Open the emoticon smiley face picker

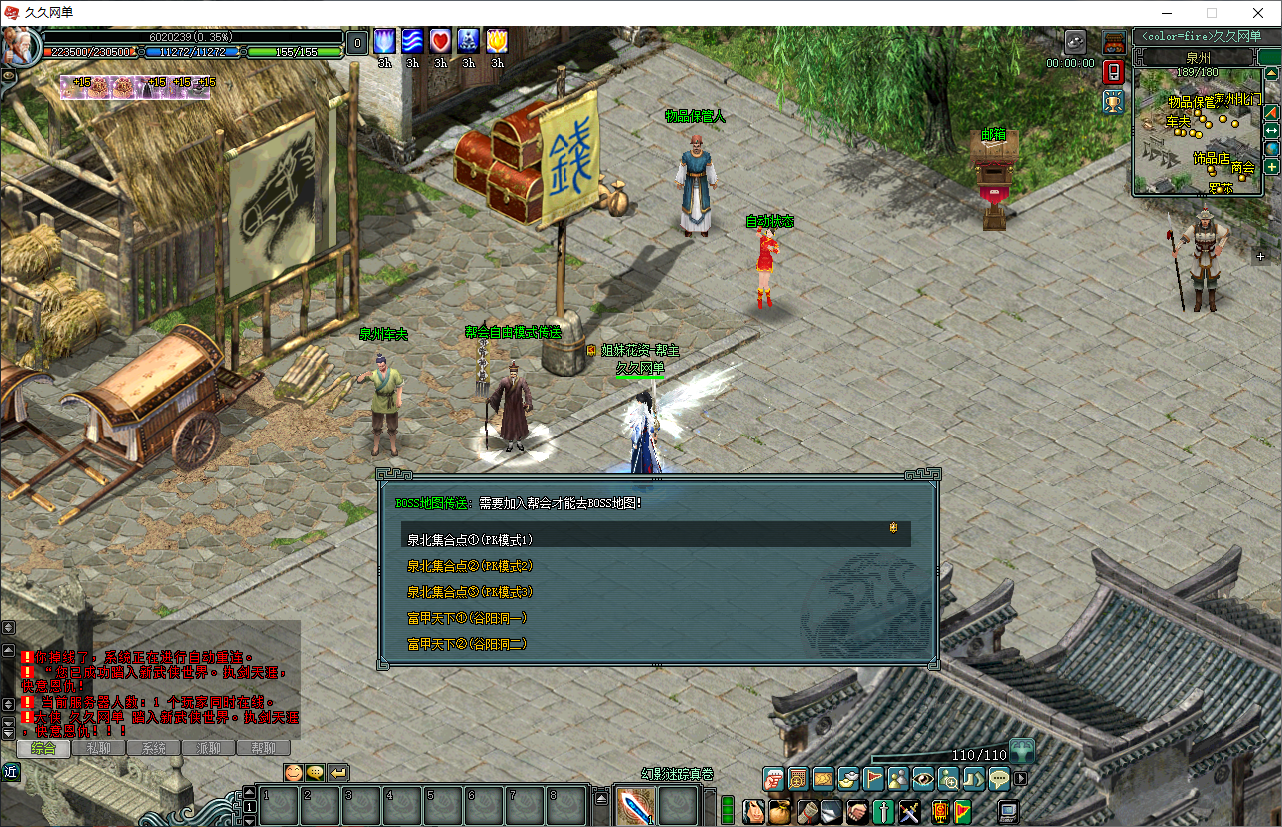[293, 772]
